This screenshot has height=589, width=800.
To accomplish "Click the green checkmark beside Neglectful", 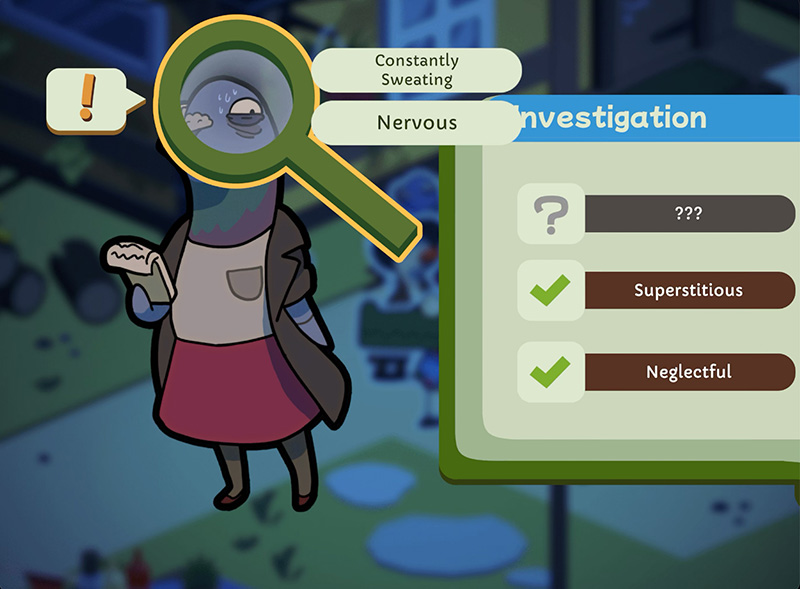I will (x=549, y=372).
